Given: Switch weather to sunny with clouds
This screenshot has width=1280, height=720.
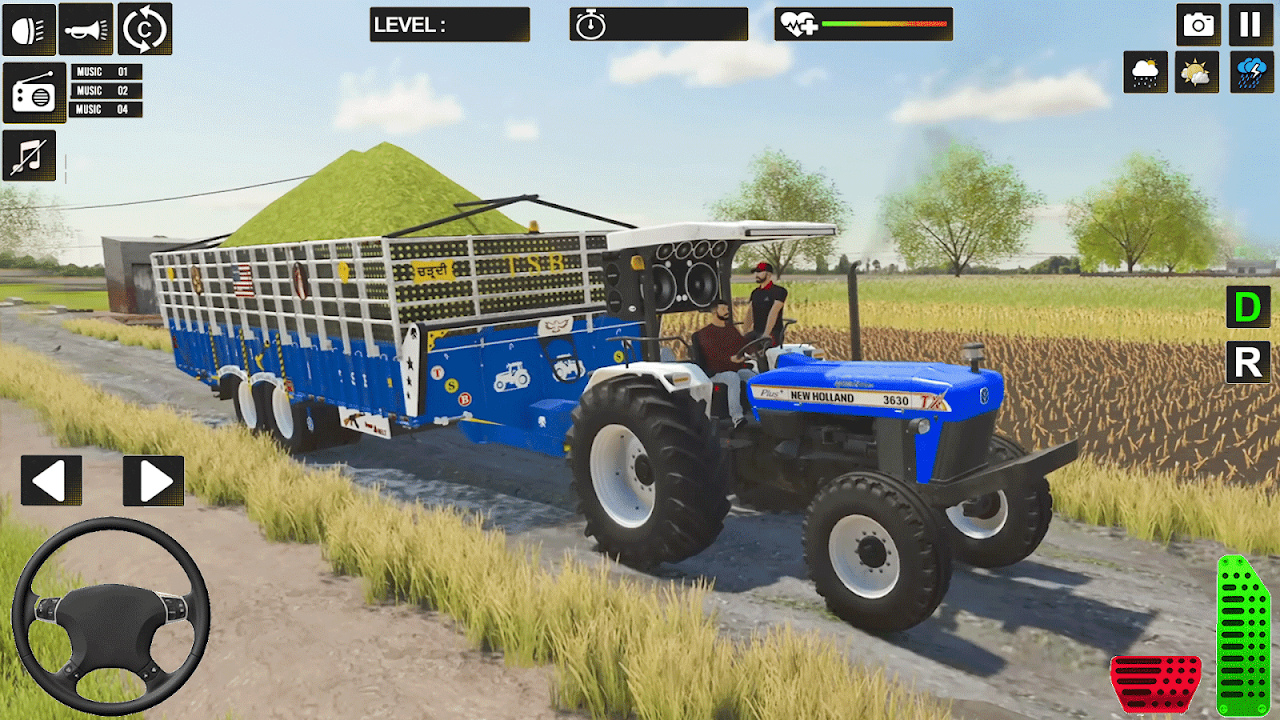Looking at the screenshot, I should pyautogui.click(x=1196, y=72).
